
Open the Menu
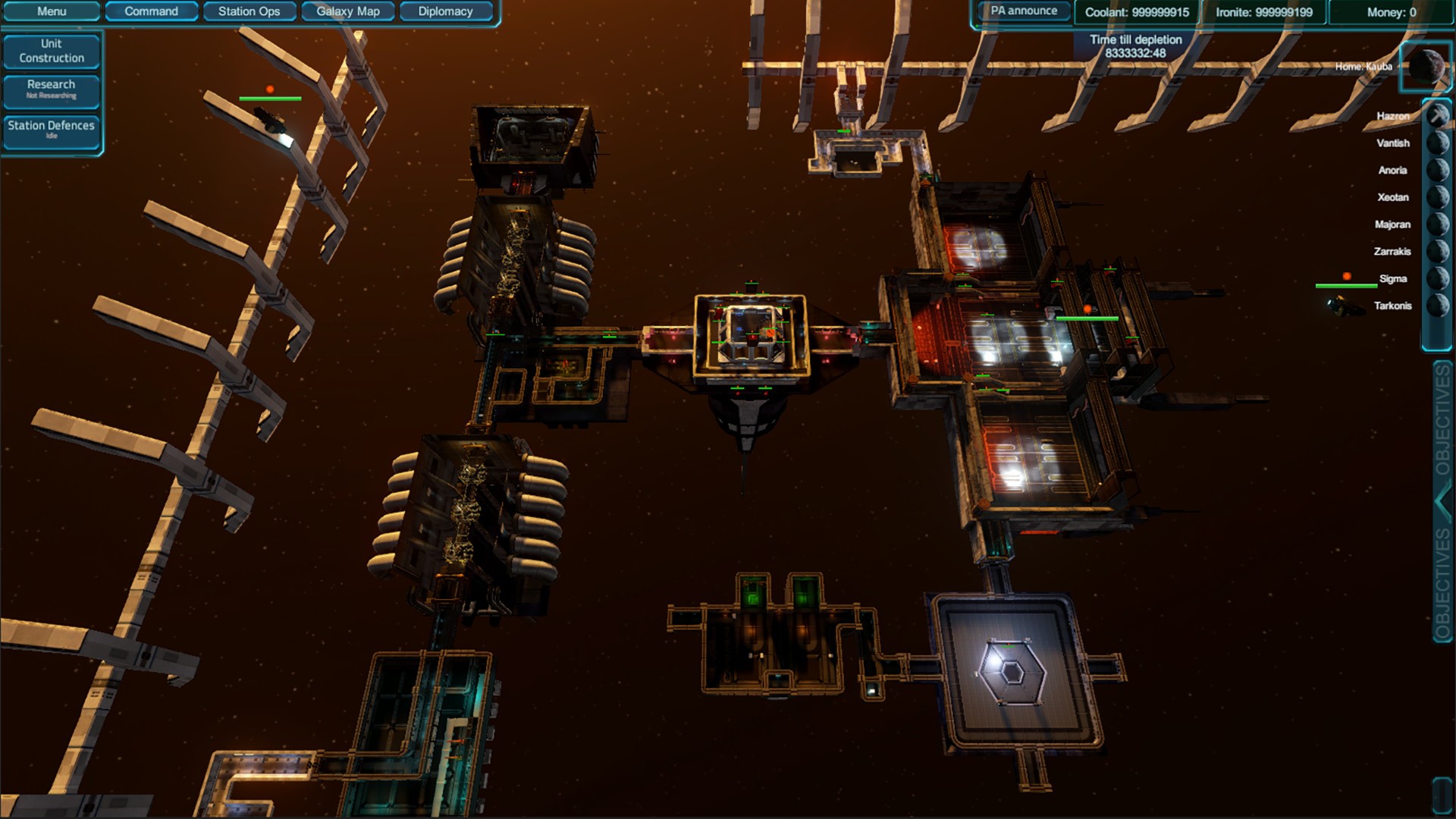[x=51, y=11]
